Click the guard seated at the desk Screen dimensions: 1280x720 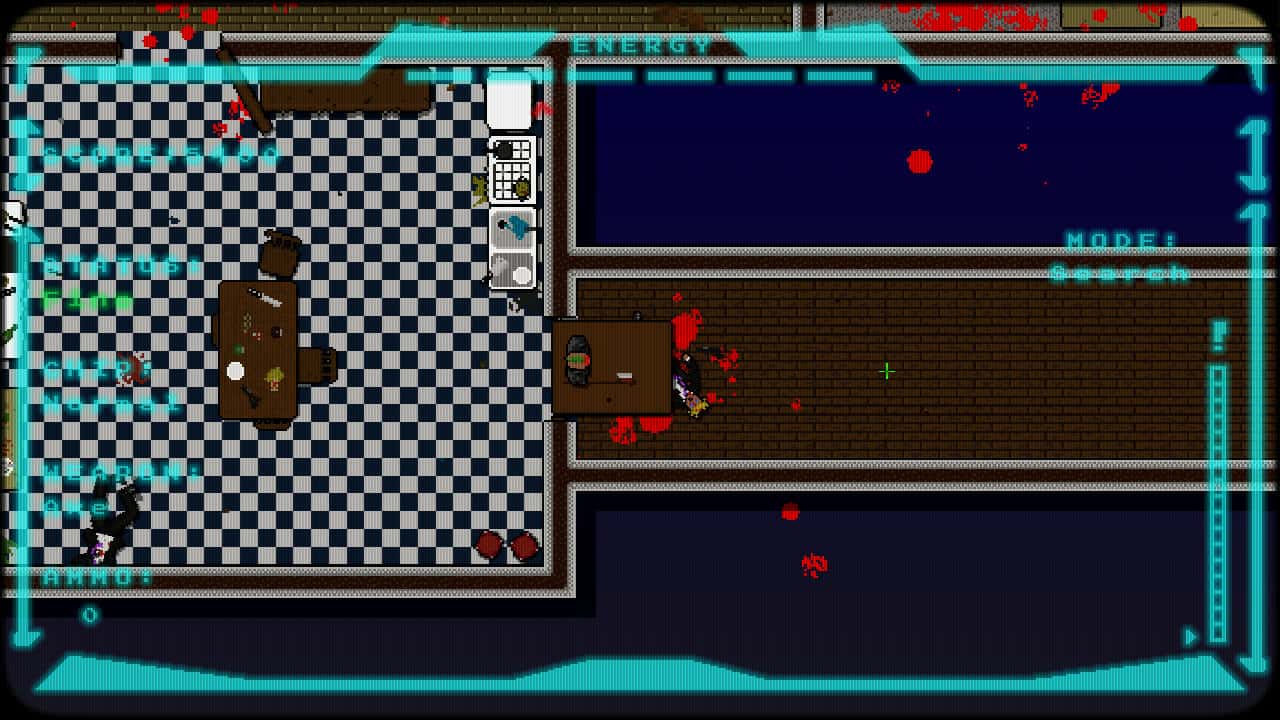click(580, 360)
